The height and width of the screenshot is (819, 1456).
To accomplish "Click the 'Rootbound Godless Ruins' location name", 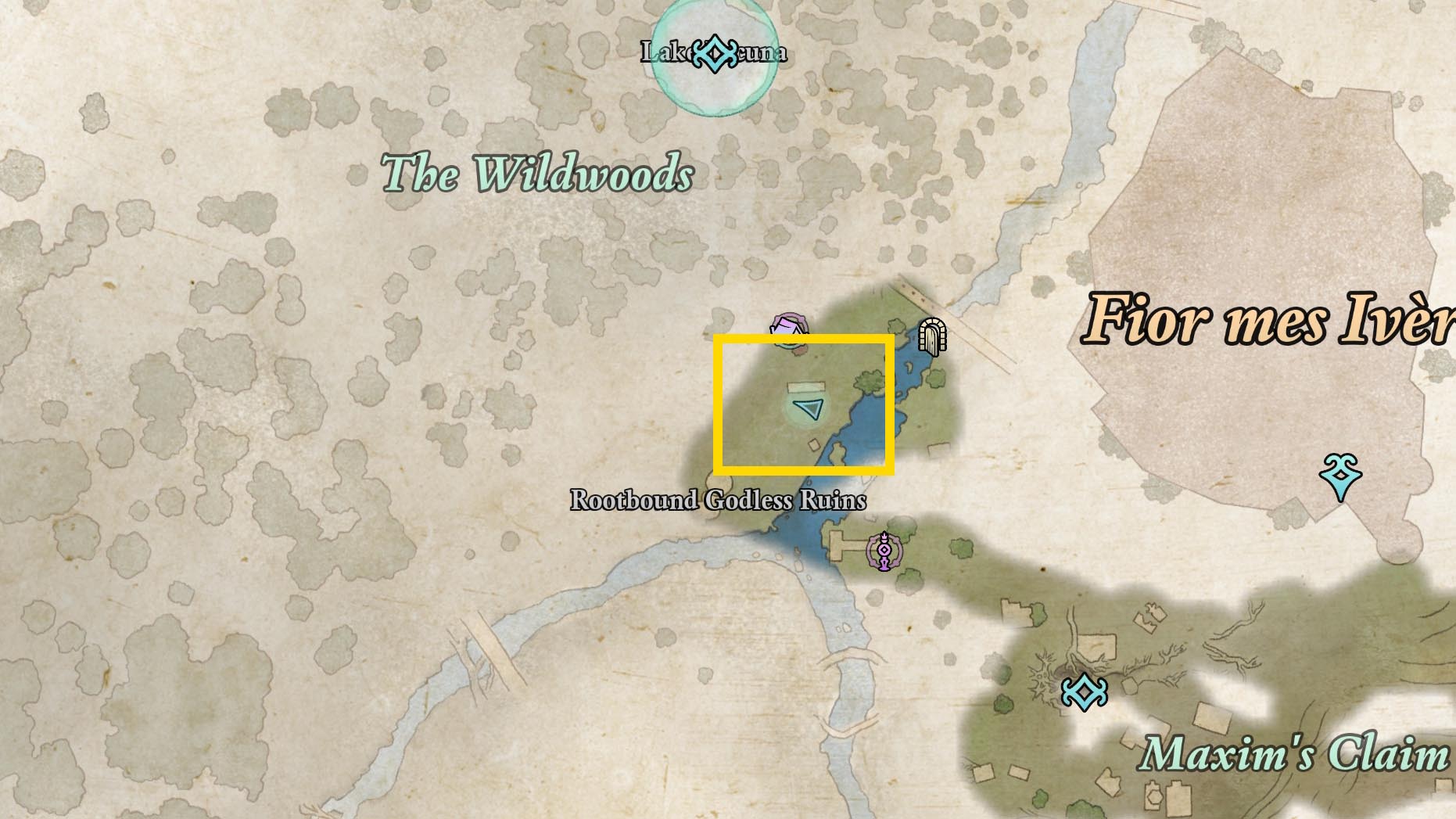I will (x=720, y=499).
